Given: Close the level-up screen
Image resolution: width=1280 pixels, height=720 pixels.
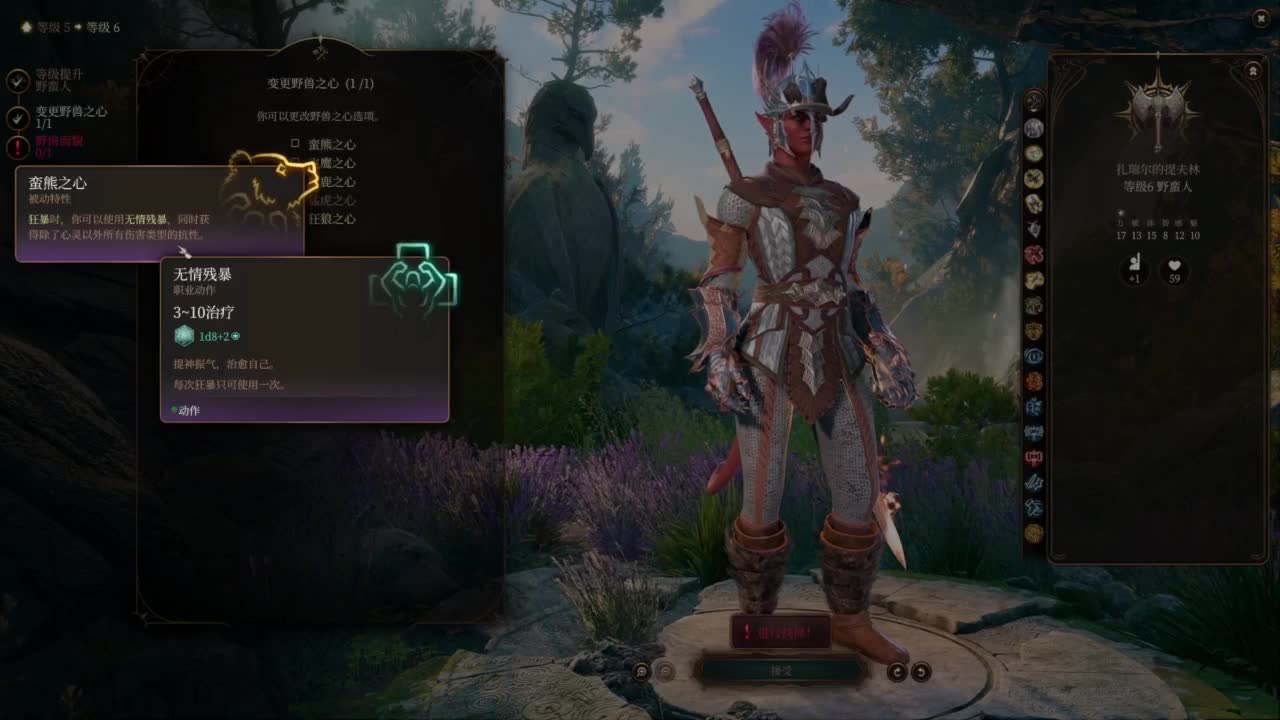Looking at the screenshot, I should [x=1260, y=17].
